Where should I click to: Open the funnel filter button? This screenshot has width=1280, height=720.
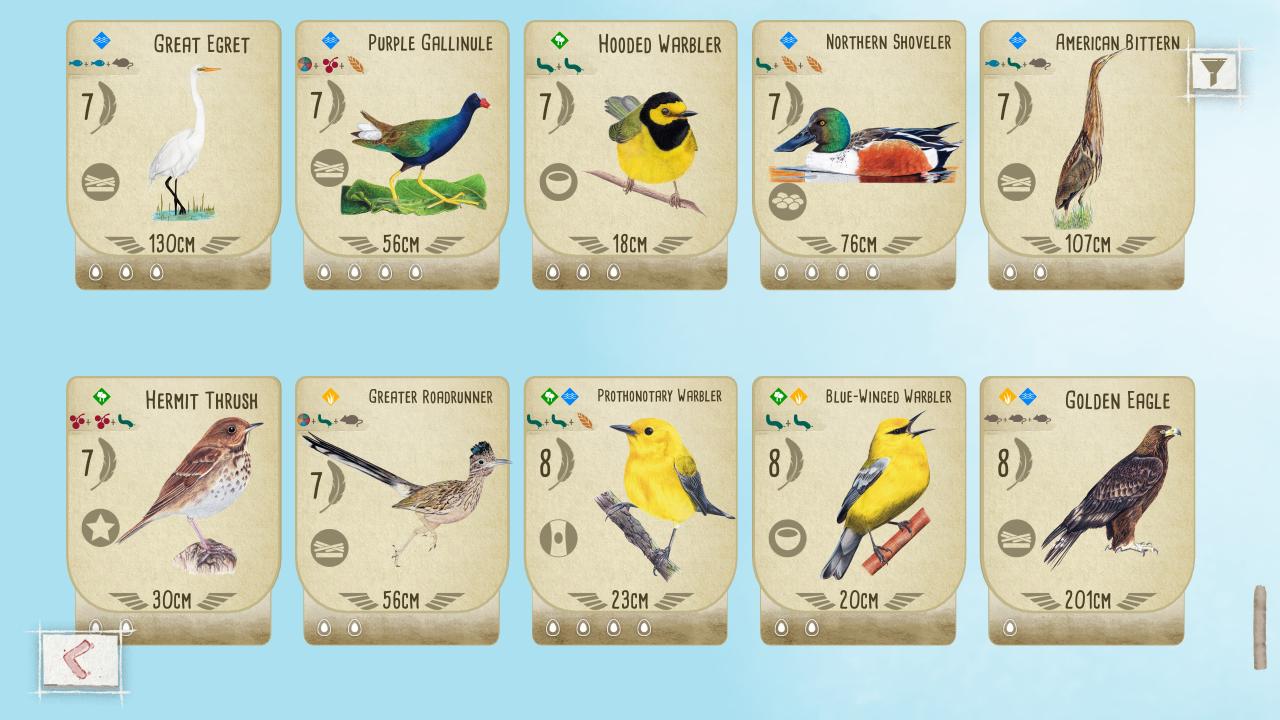(1213, 71)
